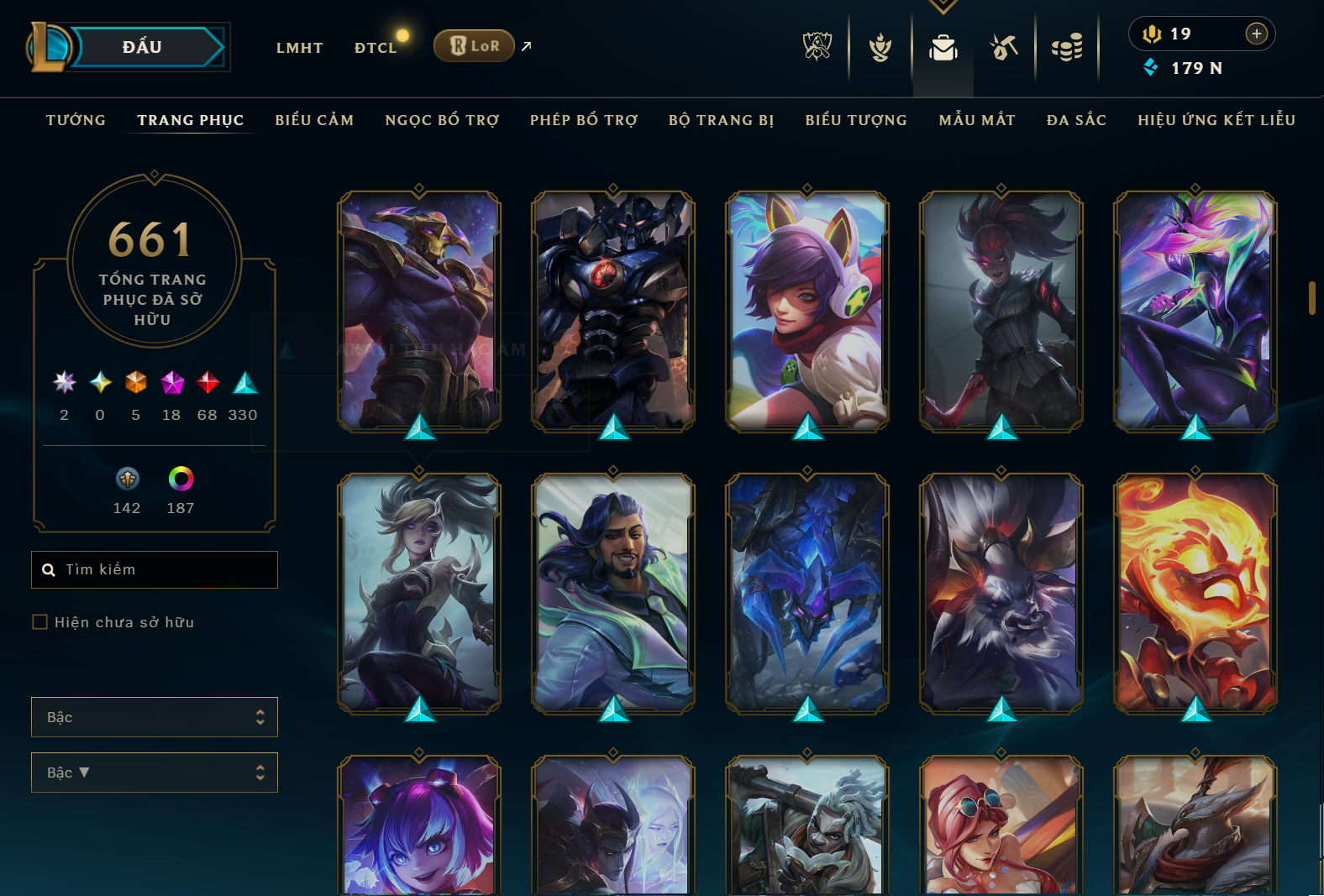
Task: Open the Store coins icon
Action: tap(1067, 48)
